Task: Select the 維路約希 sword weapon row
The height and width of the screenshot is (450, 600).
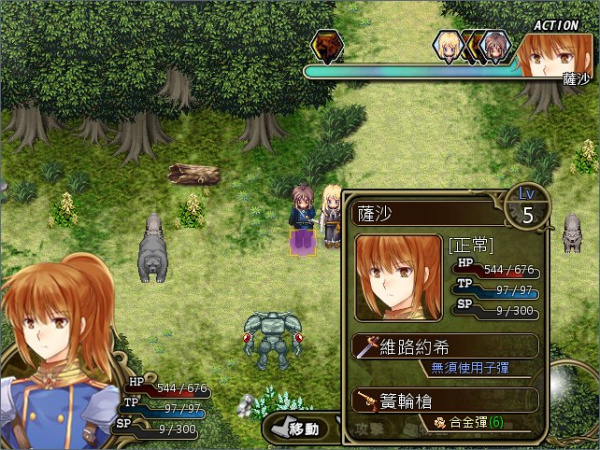Action: click(445, 346)
